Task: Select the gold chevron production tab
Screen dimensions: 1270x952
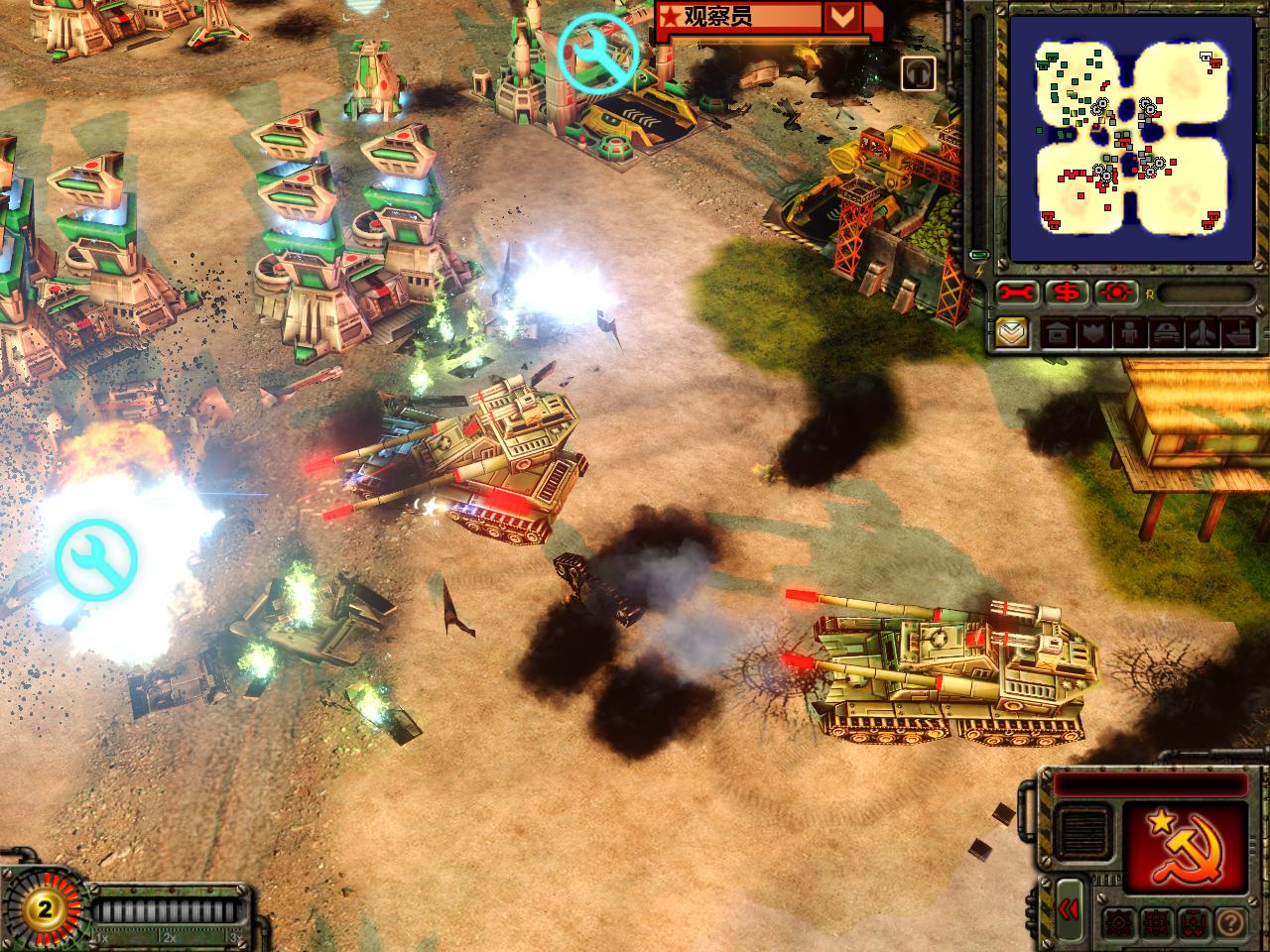Action: point(1012,332)
